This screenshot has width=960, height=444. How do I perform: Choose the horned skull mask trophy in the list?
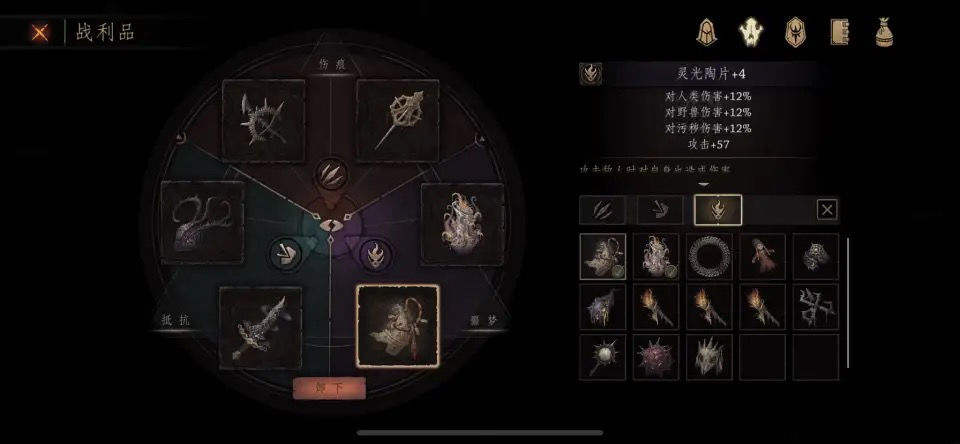tap(710, 357)
